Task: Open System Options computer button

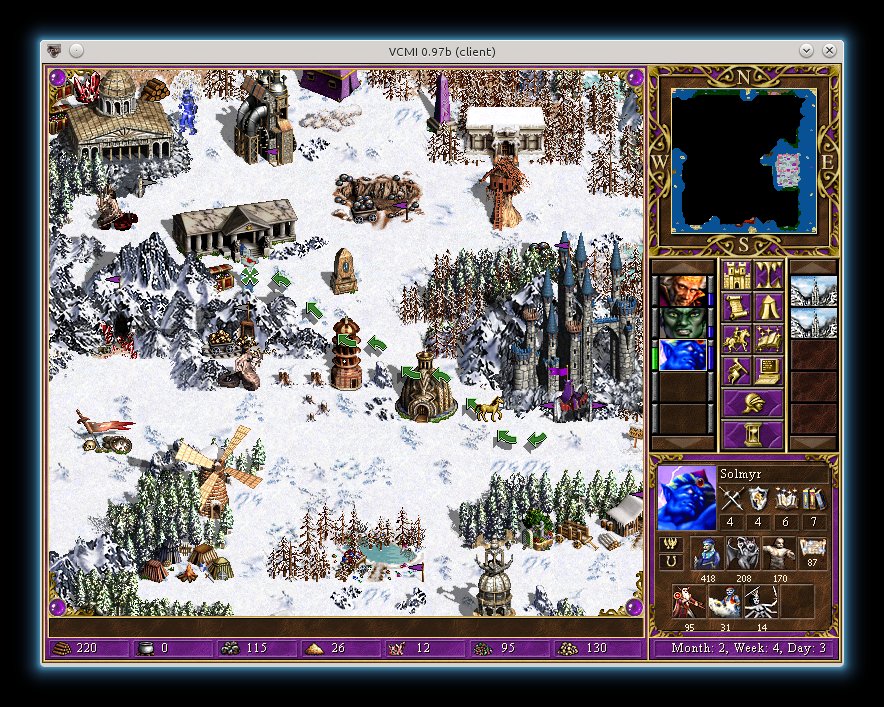Action: (768, 371)
